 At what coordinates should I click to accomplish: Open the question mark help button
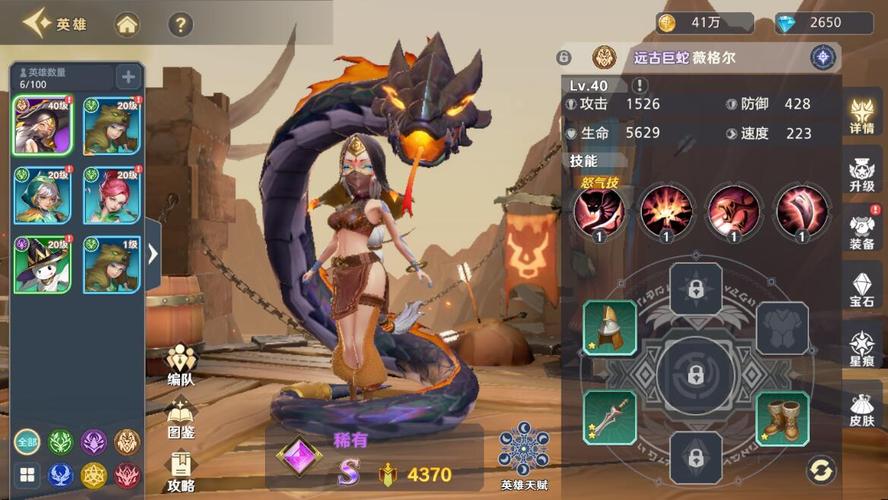click(x=180, y=24)
